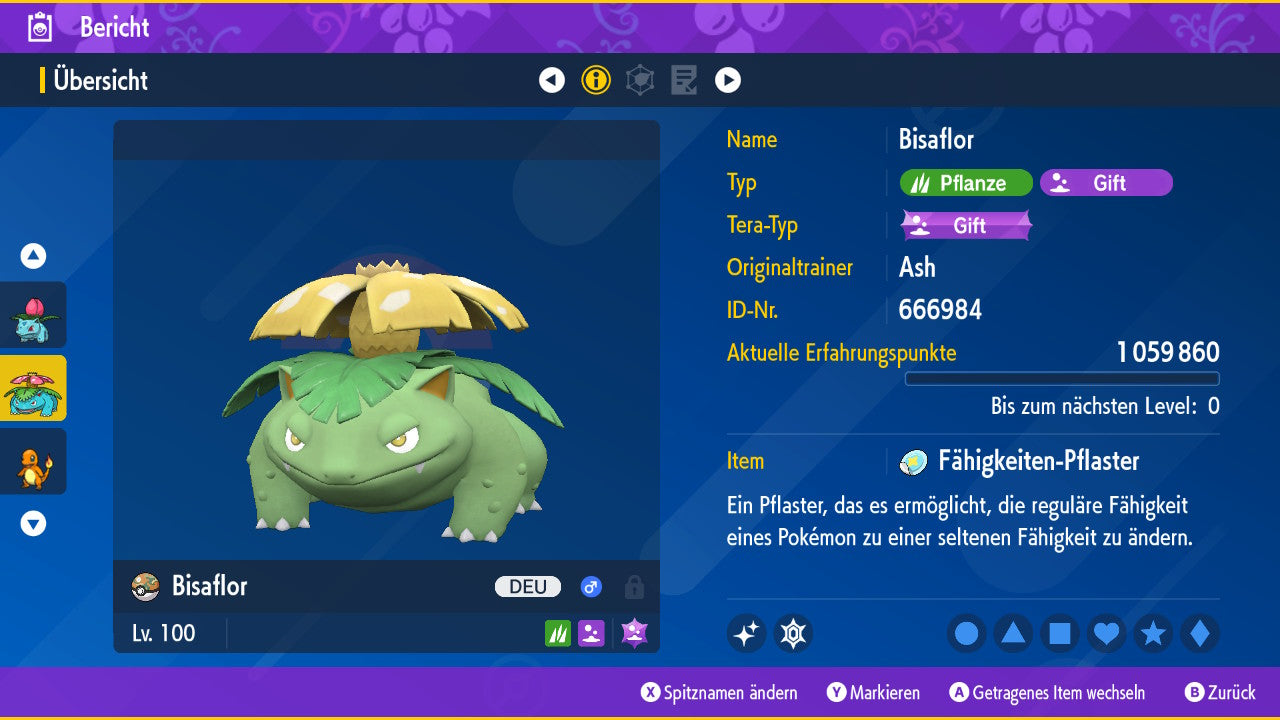Select the Ivysaur party thumbnail

pyautogui.click(x=34, y=315)
